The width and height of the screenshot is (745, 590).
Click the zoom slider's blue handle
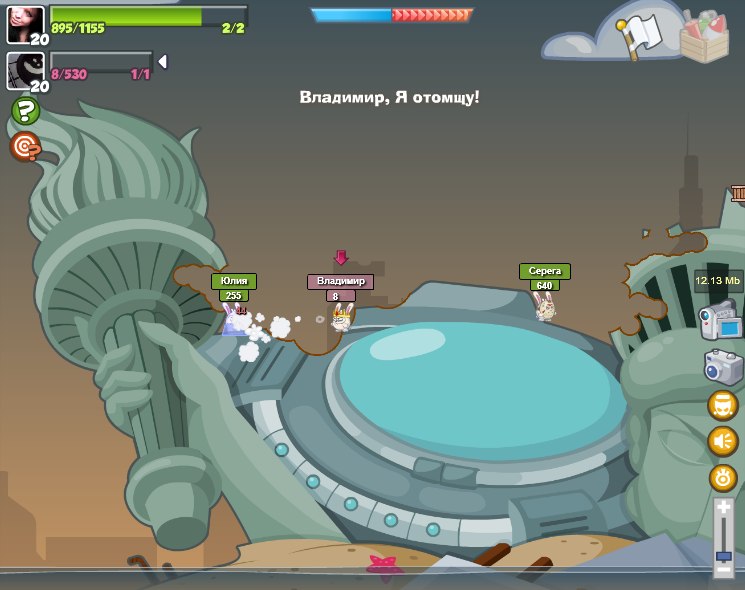[x=724, y=554]
